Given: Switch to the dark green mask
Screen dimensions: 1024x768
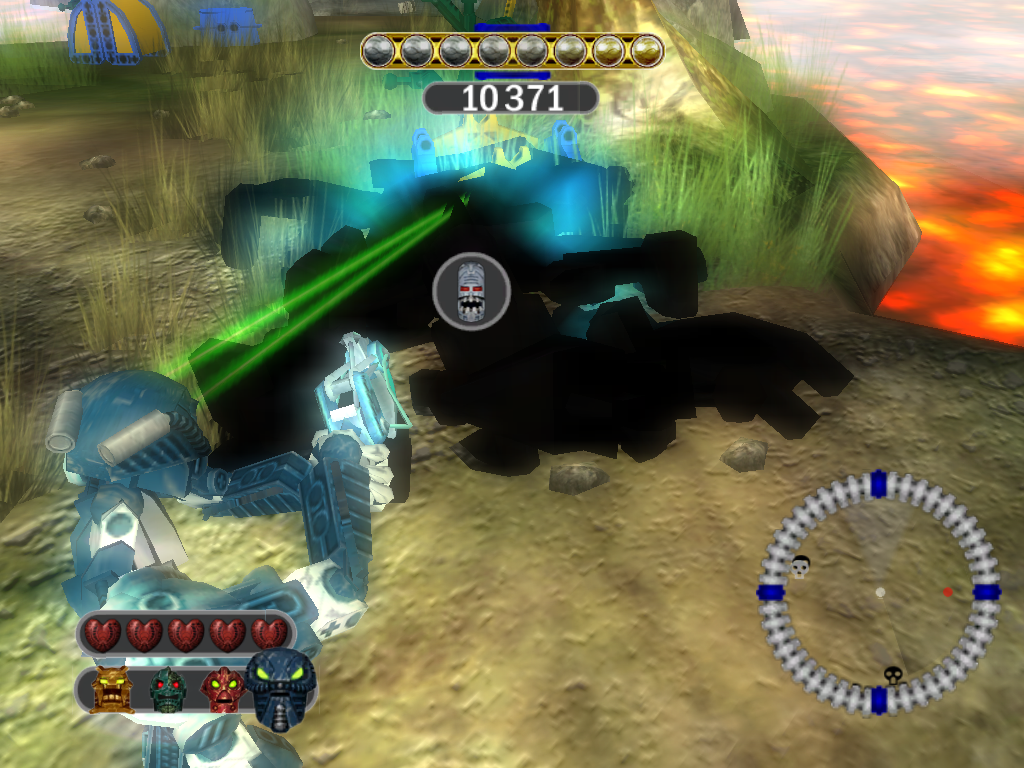Looking at the screenshot, I should (x=168, y=689).
